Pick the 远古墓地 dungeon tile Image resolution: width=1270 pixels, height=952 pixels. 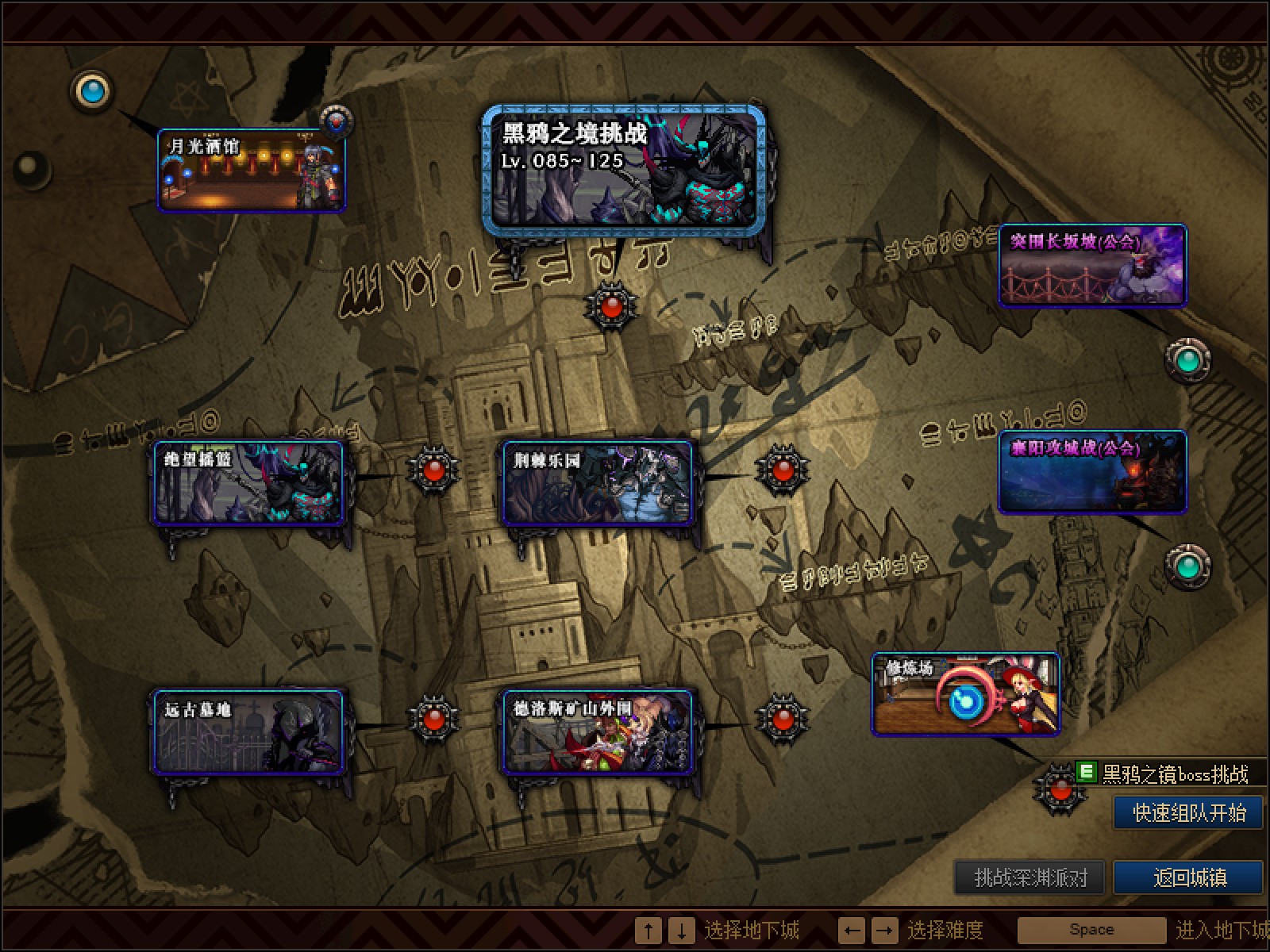pos(248,731)
